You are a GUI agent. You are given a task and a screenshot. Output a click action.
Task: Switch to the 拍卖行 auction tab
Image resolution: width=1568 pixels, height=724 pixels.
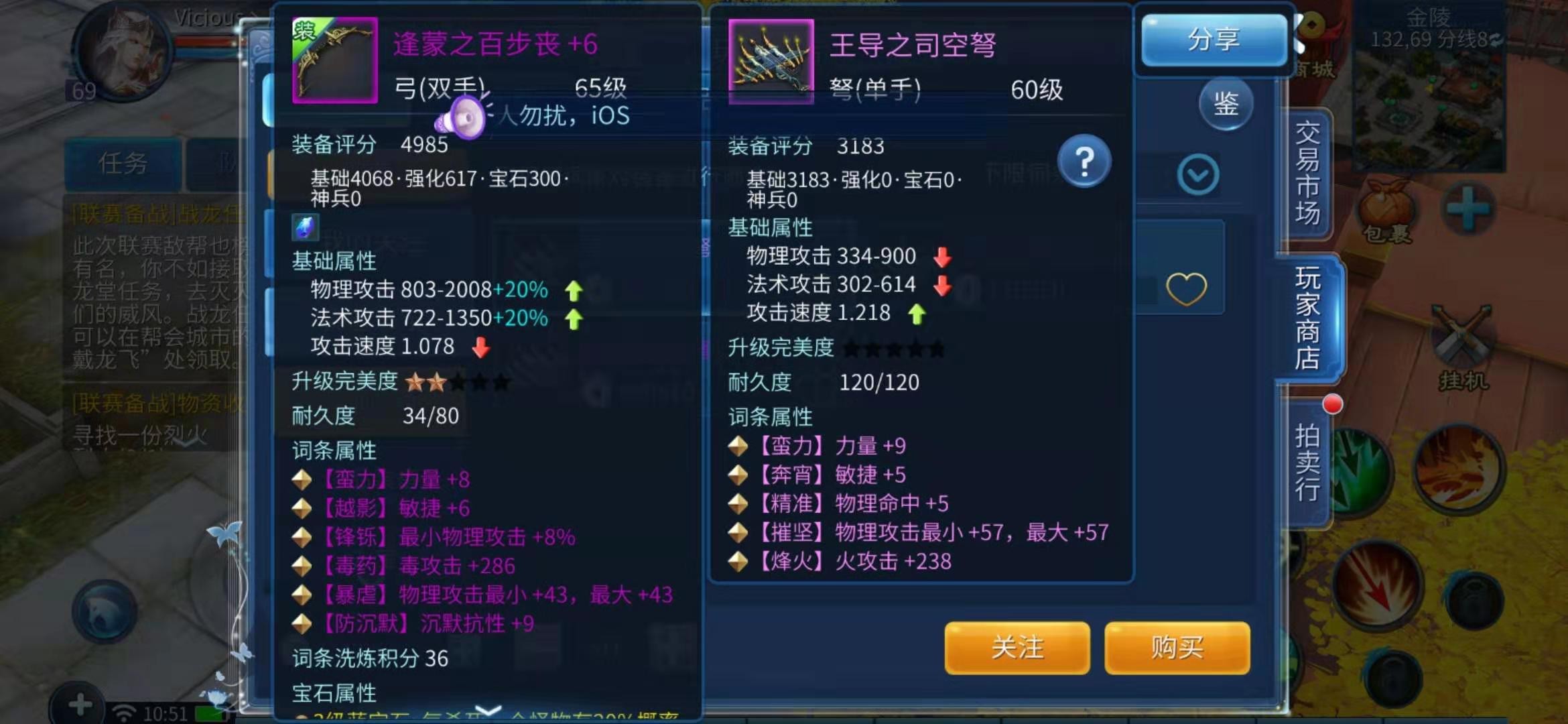(x=1308, y=463)
